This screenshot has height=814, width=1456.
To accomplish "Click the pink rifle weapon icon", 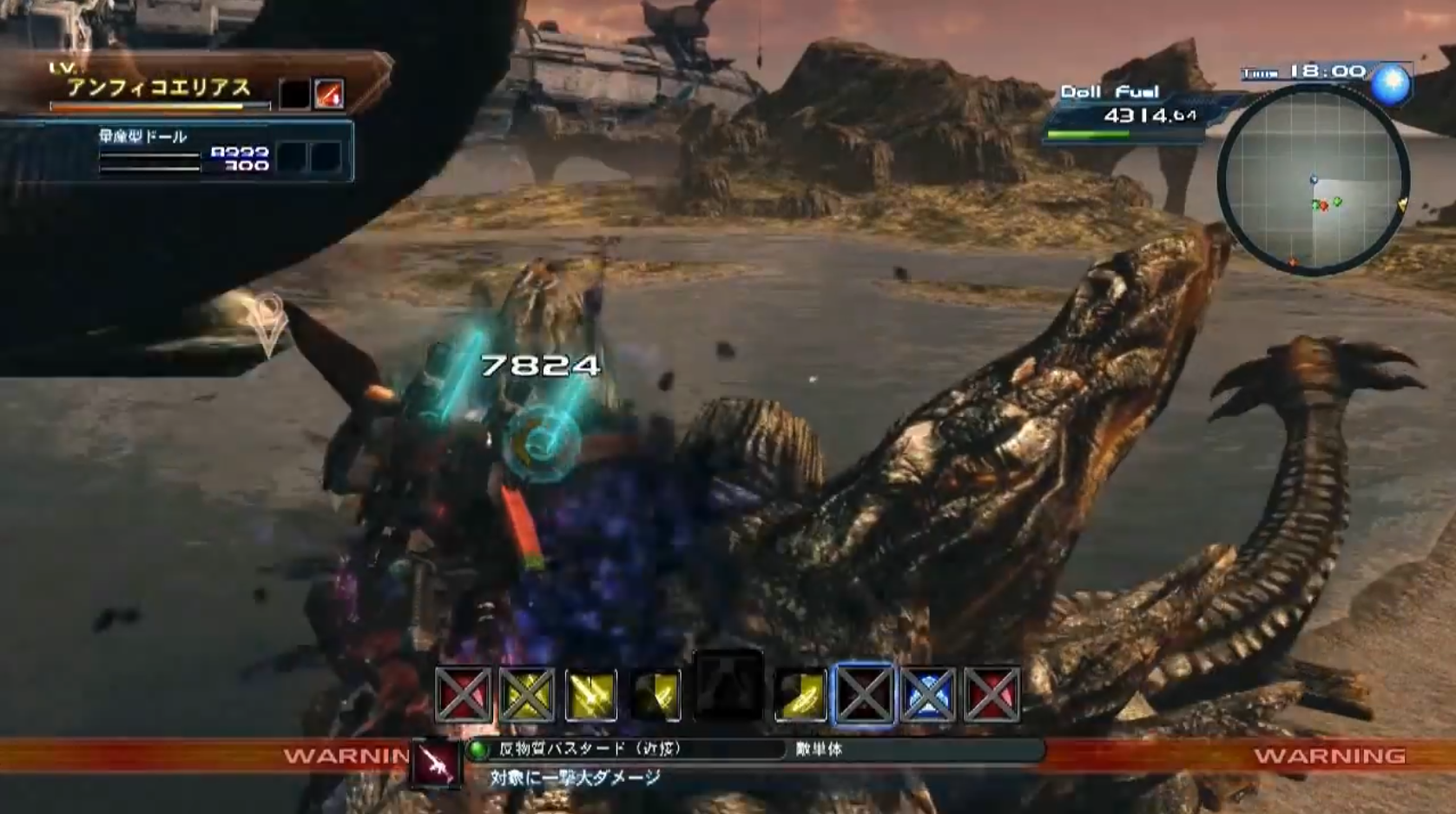I will tap(436, 764).
